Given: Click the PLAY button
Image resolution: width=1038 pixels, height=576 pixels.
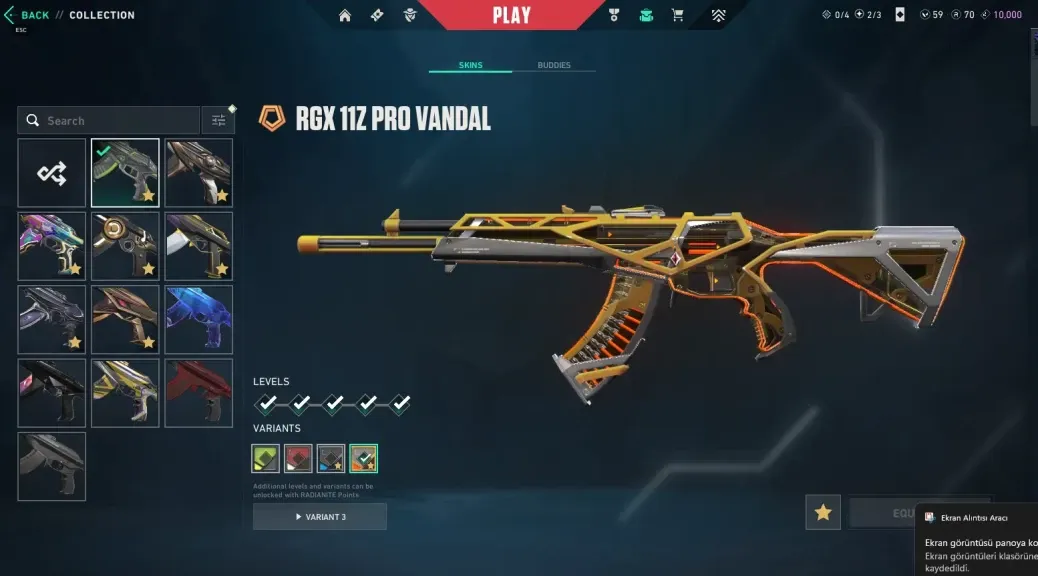Looking at the screenshot, I should (511, 15).
